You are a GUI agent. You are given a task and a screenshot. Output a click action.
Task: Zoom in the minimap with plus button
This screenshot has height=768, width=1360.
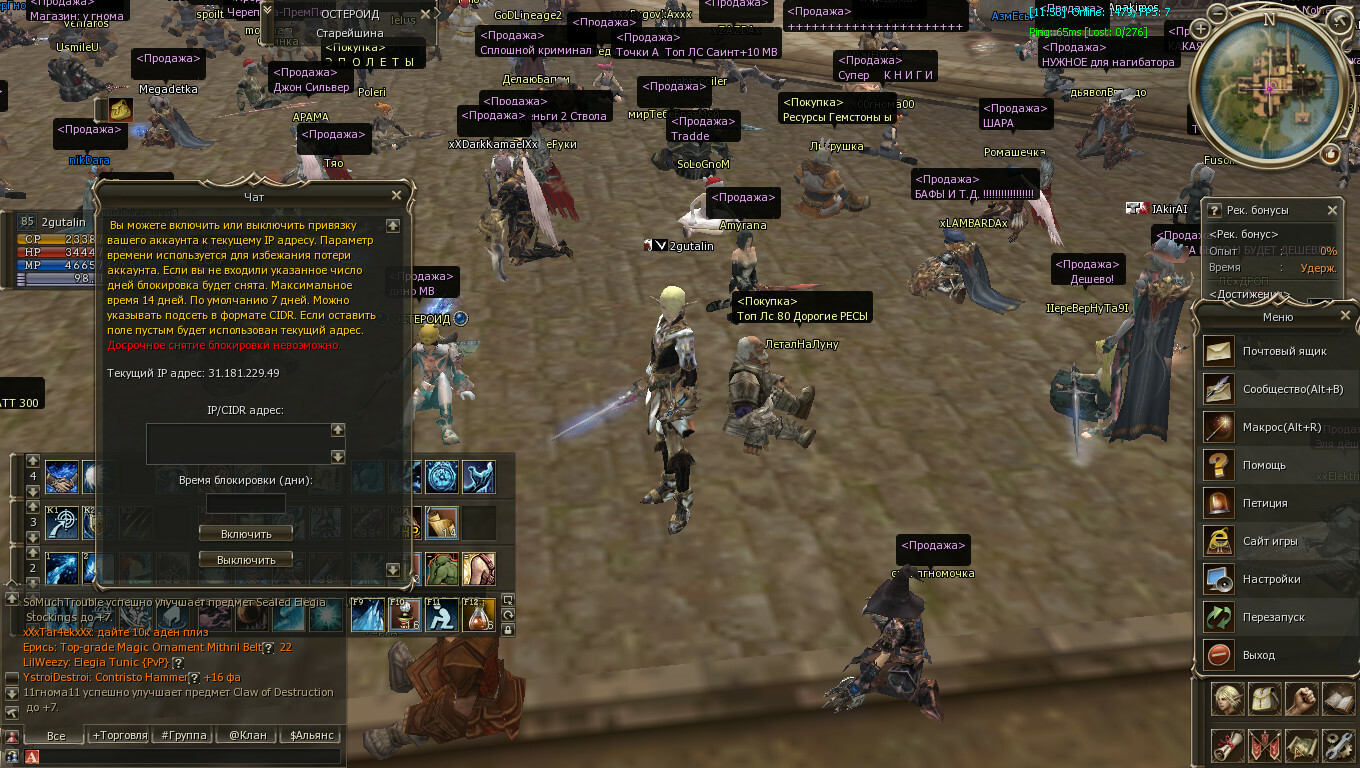click(1200, 30)
